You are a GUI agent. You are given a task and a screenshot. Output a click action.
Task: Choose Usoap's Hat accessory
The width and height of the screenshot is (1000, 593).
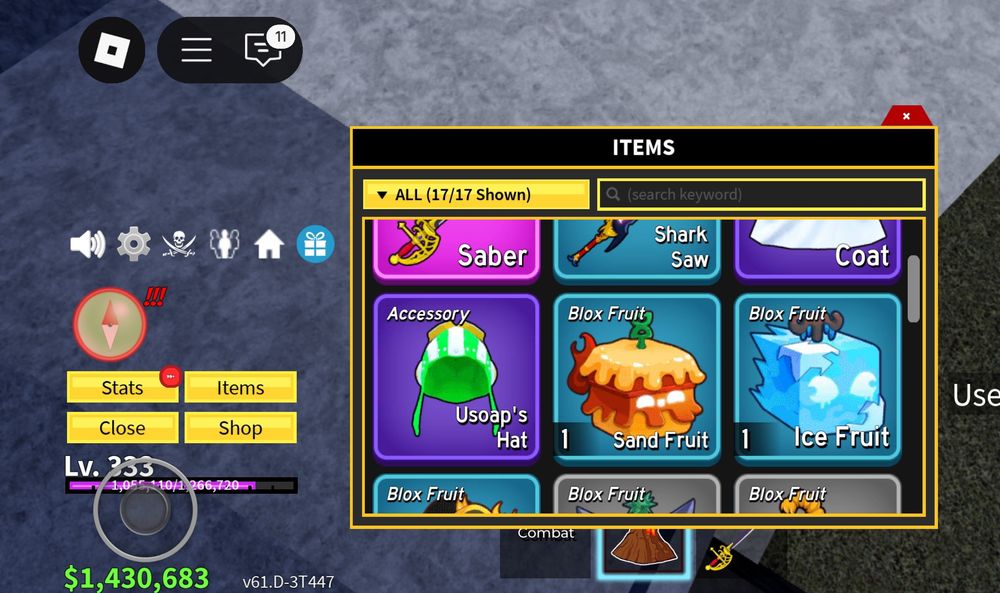coord(456,376)
